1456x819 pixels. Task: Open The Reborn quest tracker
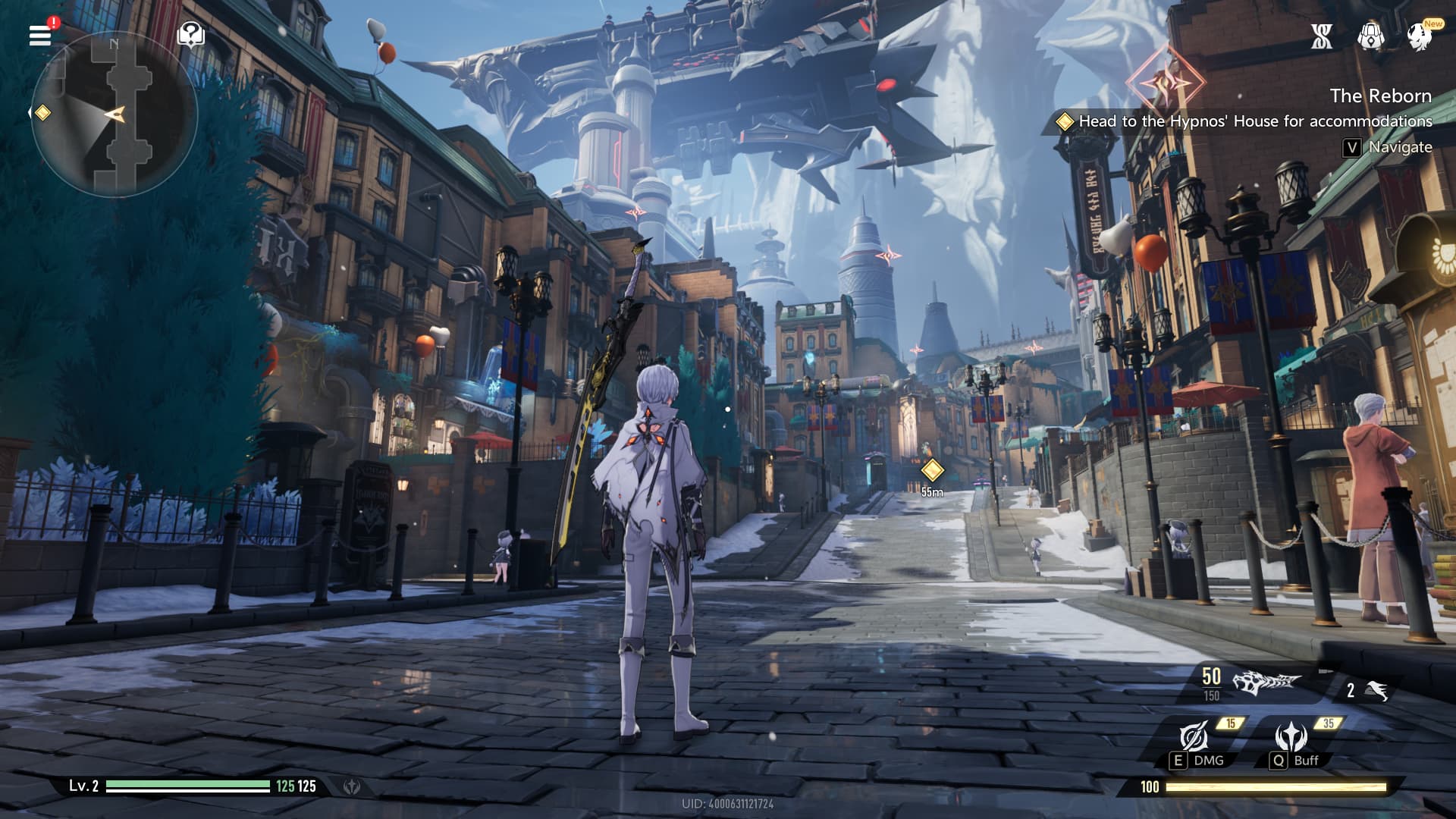1379,96
